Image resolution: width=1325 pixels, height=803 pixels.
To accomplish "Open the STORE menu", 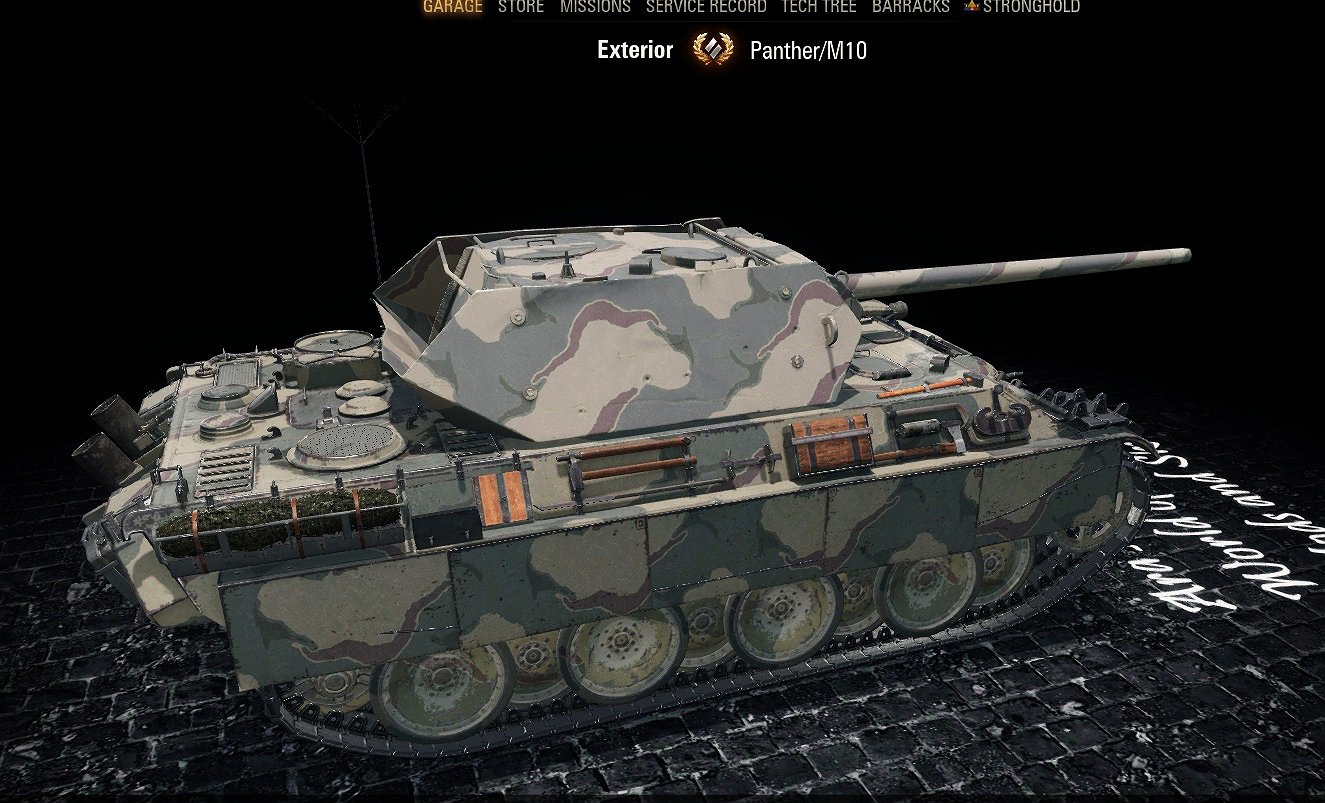I will (x=520, y=7).
